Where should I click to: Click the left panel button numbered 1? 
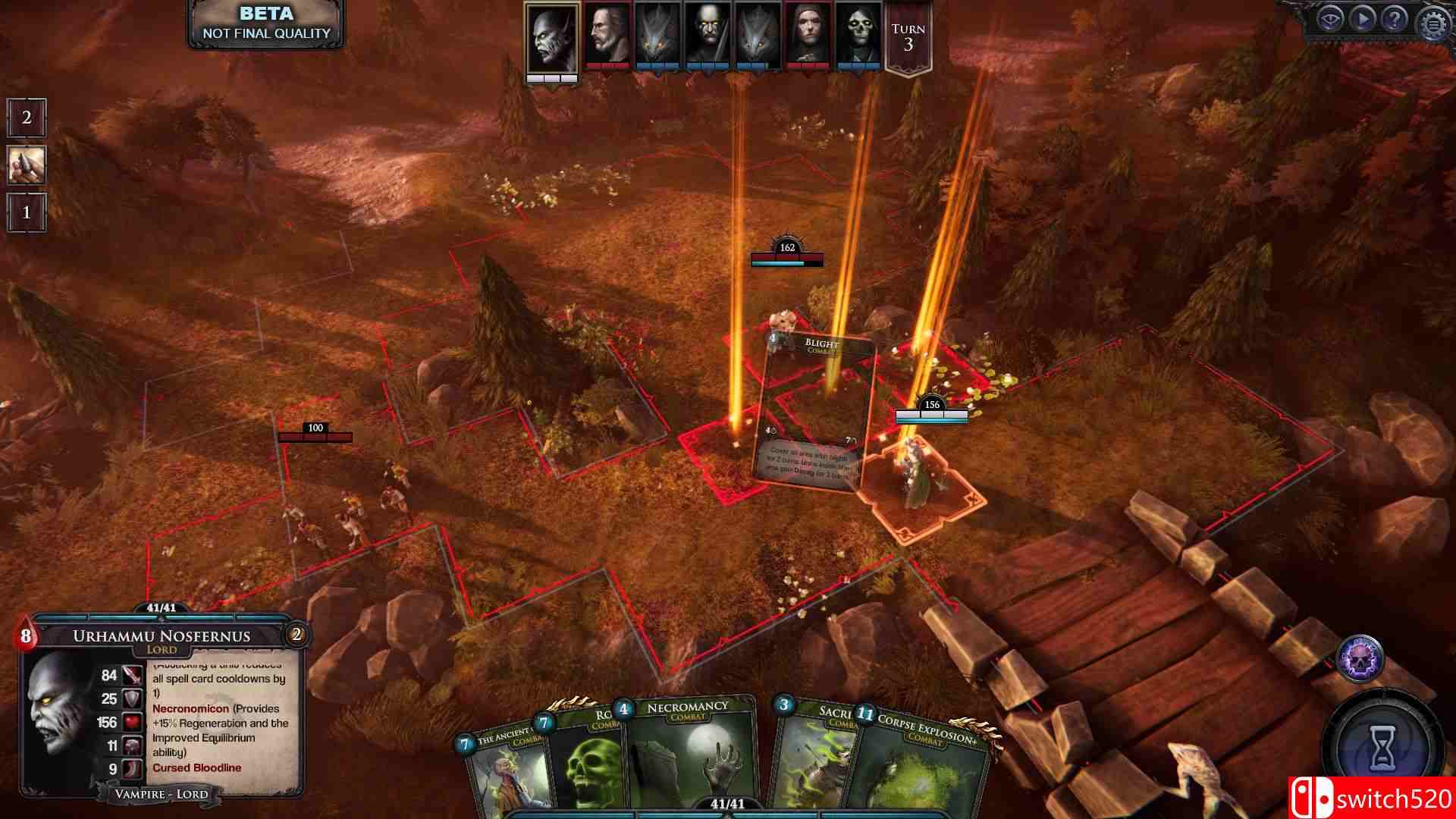pyautogui.click(x=27, y=212)
